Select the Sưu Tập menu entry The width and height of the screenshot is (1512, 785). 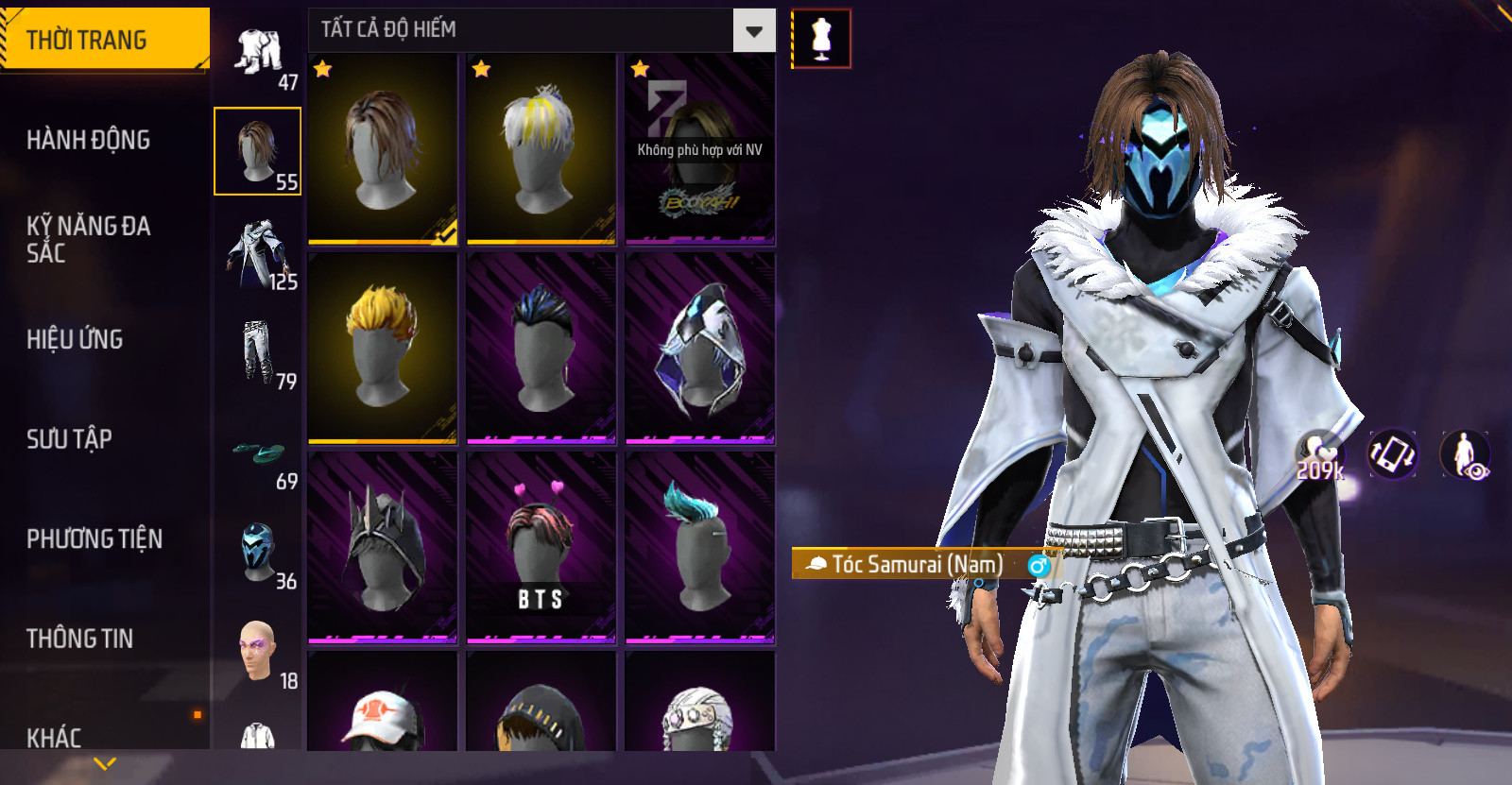[x=70, y=438]
